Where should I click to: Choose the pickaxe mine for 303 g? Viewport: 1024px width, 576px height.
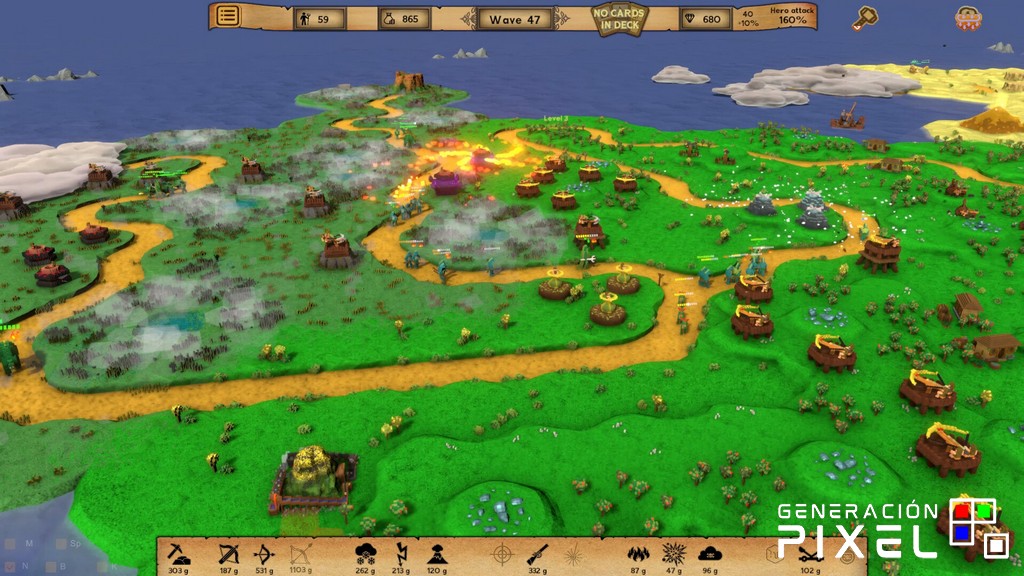(179, 554)
